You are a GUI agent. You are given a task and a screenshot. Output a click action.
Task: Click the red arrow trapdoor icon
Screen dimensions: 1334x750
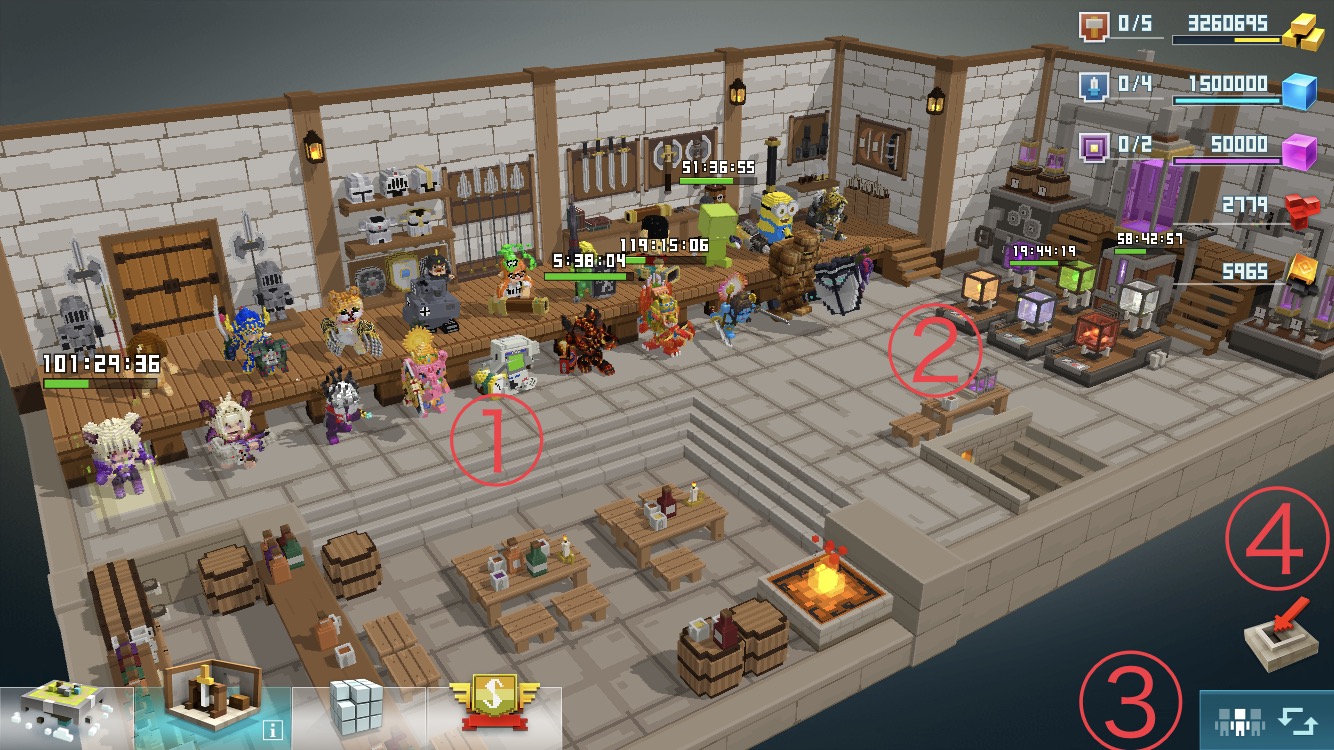1279,636
